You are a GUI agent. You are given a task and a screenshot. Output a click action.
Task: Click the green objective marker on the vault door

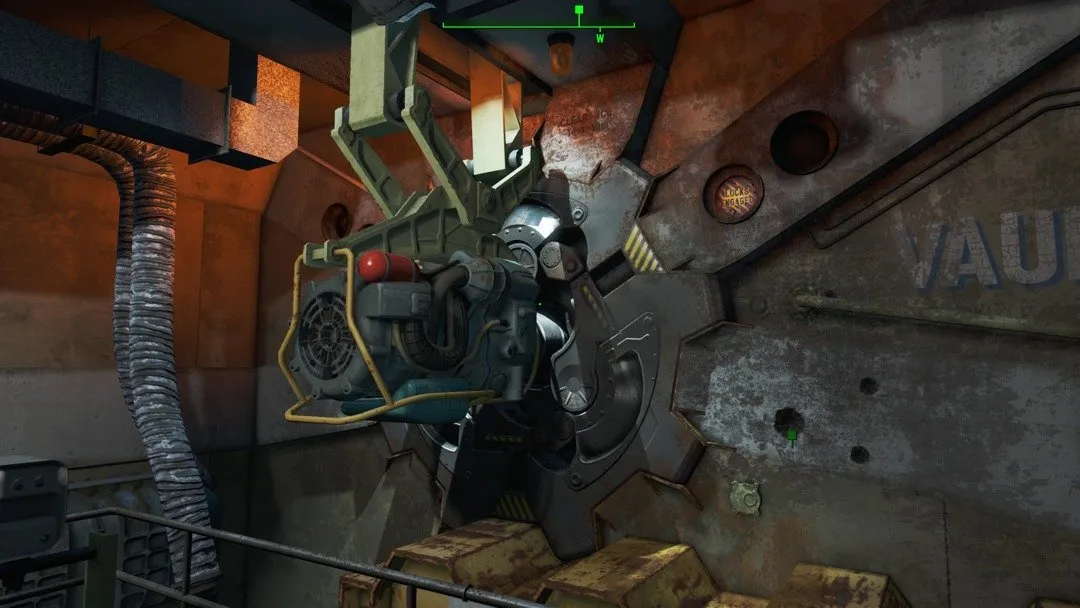[x=792, y=435]
